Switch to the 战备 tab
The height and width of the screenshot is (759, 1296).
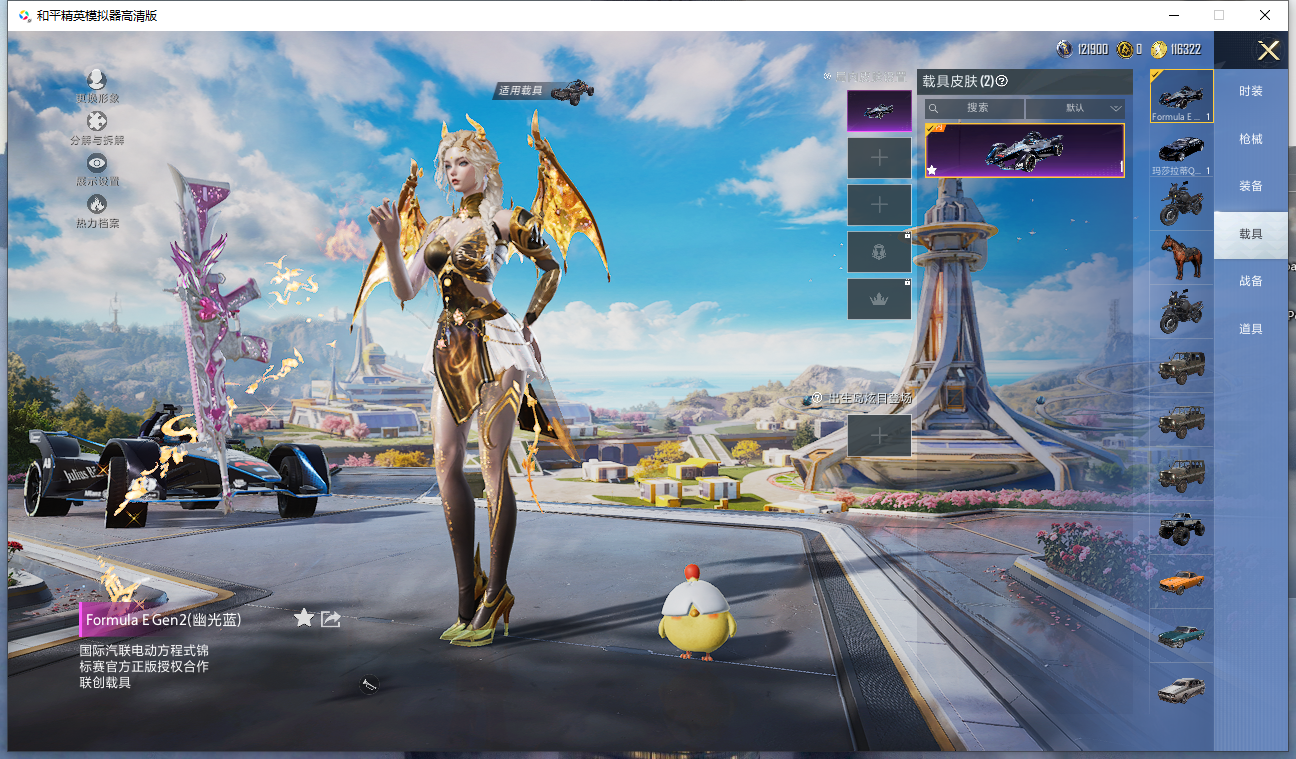coord(1250,281)
